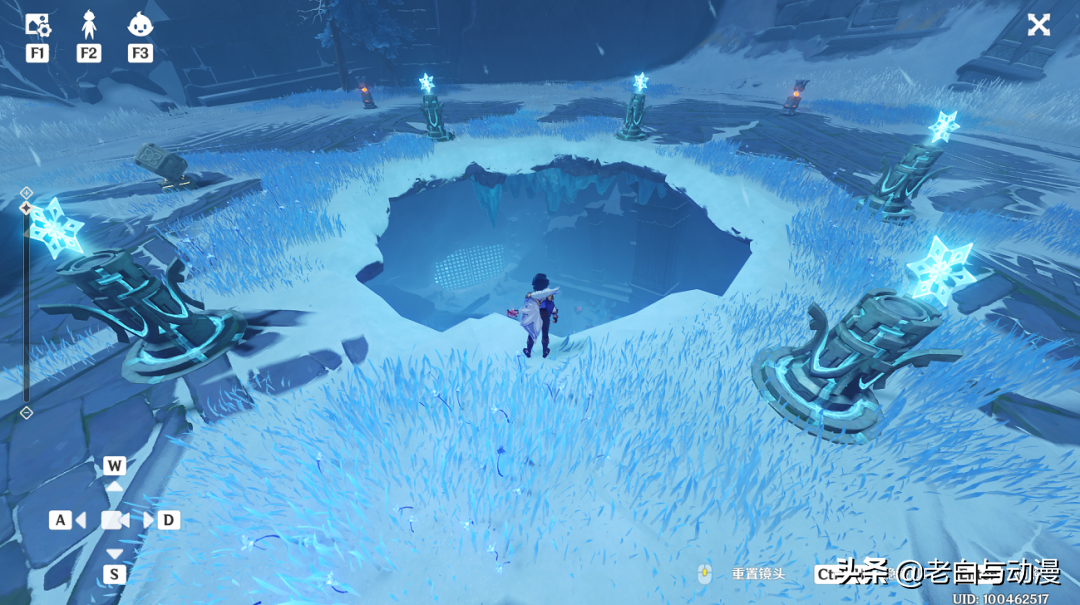Click the vertical camera zoom slider handle
Image resolution: width=1080 pixels, height=605 pixels.
click(26, 208)
